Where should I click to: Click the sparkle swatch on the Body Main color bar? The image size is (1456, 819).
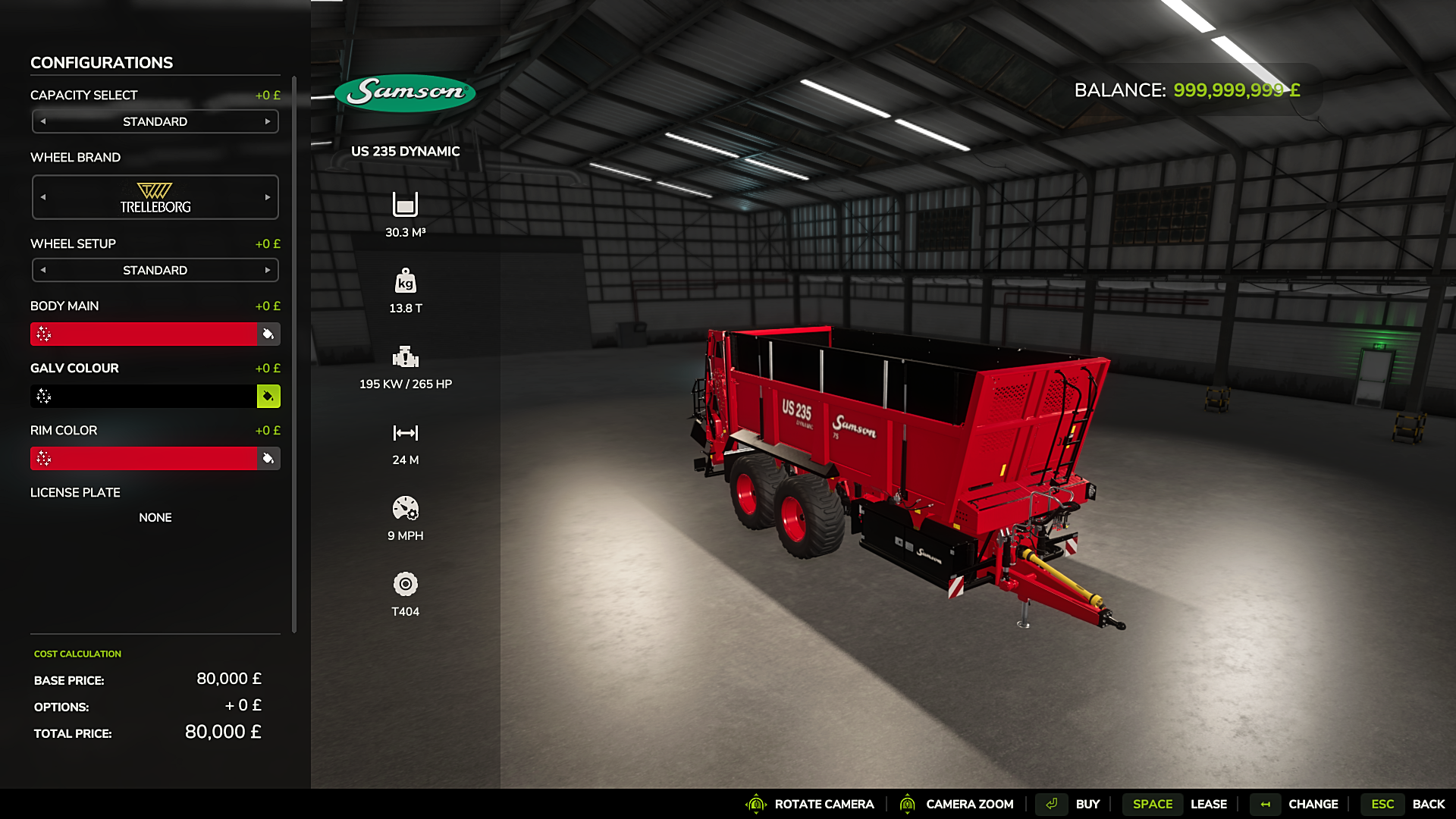(x=43, y=334)
